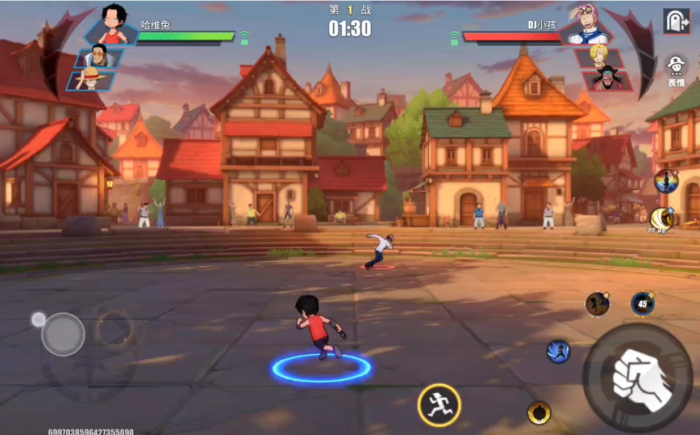Activate the crescent moon assist icon
700x435 pixels.
point(660,218)
